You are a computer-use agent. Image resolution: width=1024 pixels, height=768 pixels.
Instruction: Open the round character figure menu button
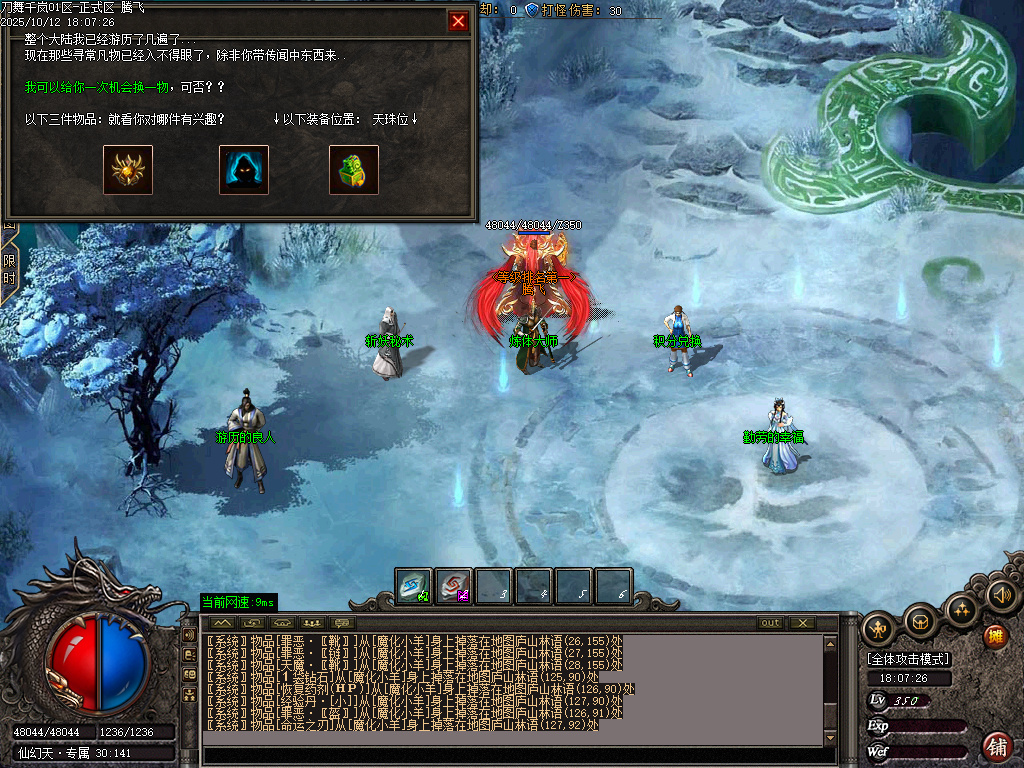point(879,630)
